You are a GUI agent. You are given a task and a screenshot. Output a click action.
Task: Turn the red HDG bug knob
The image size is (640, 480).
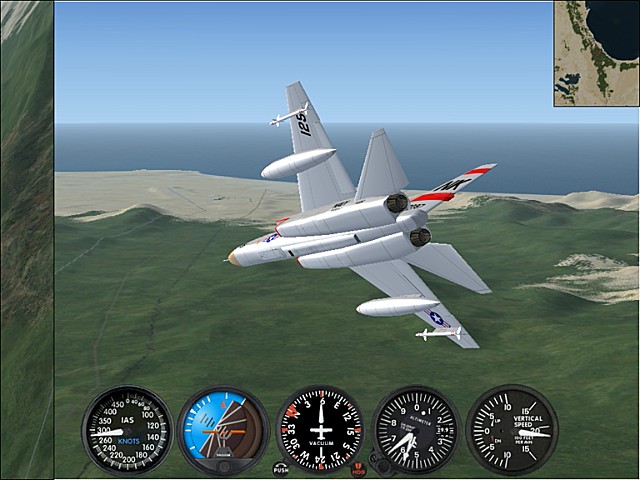[359, 468]
